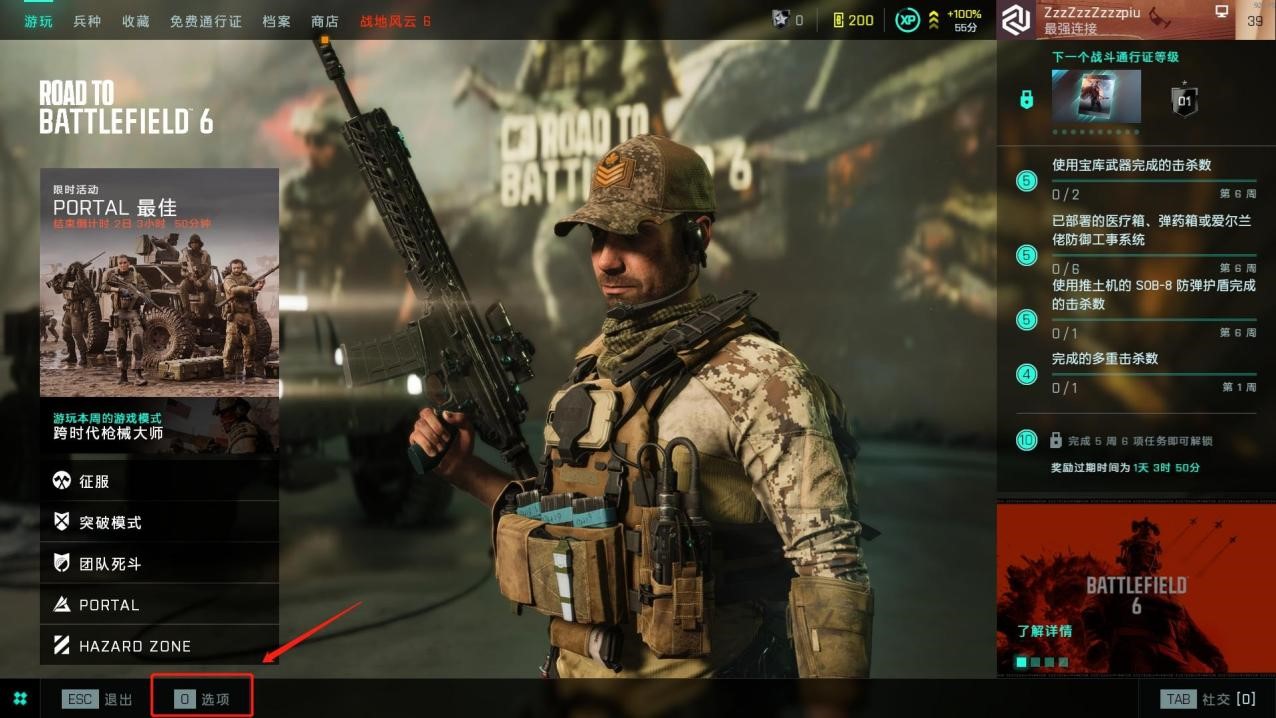Select the 征服 game mode

tap(159, 481)
